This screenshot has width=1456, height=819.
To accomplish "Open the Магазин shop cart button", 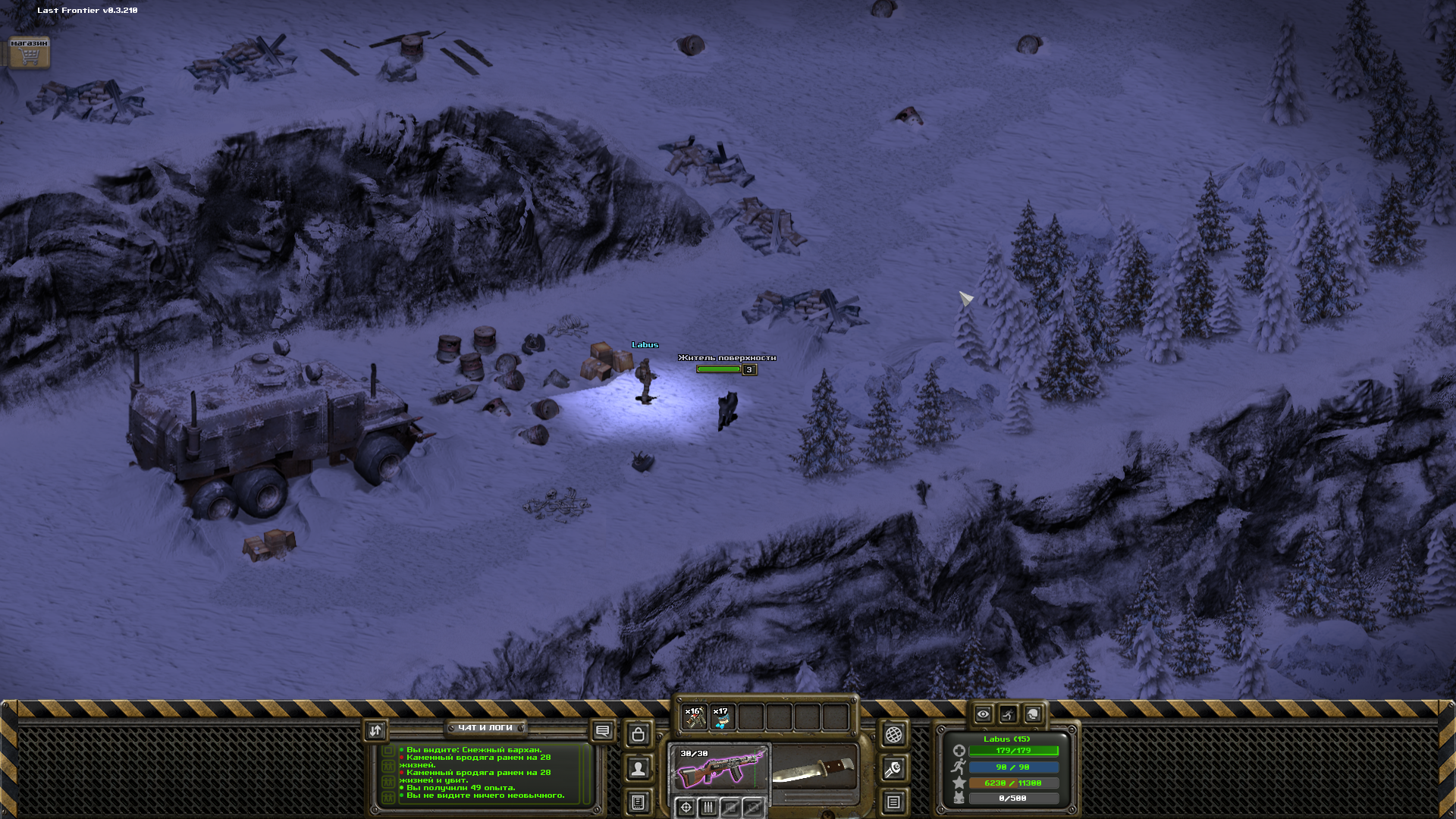I will 29,52.
